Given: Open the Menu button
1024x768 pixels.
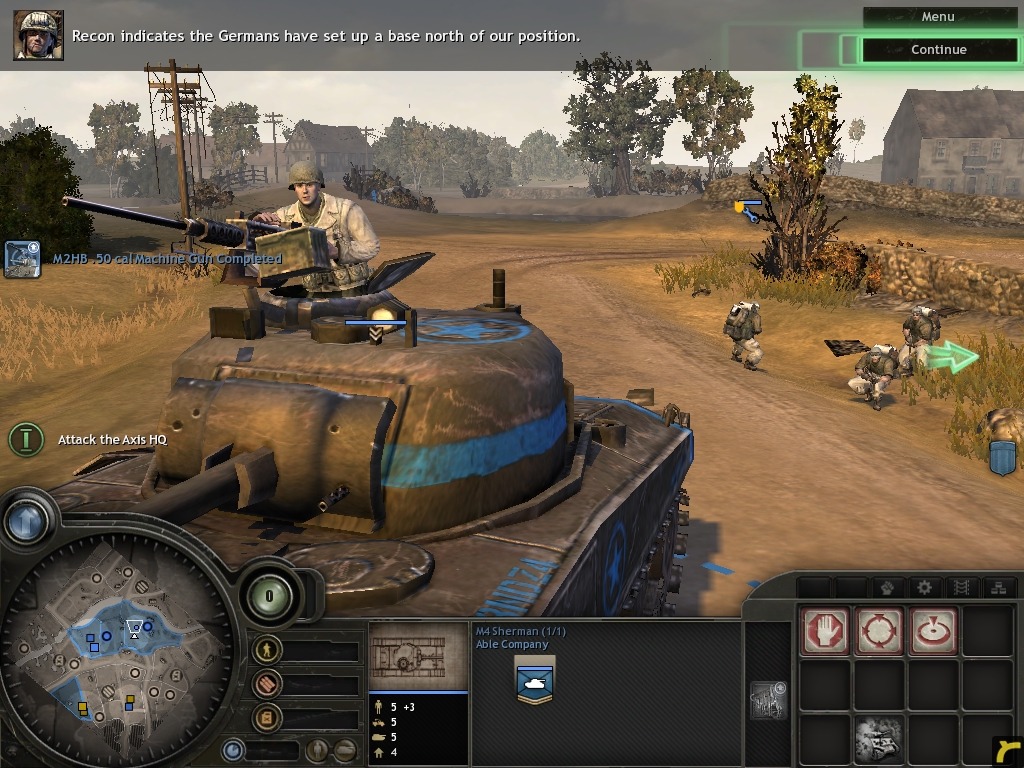Looking at the screenshot, I should 937,17.
